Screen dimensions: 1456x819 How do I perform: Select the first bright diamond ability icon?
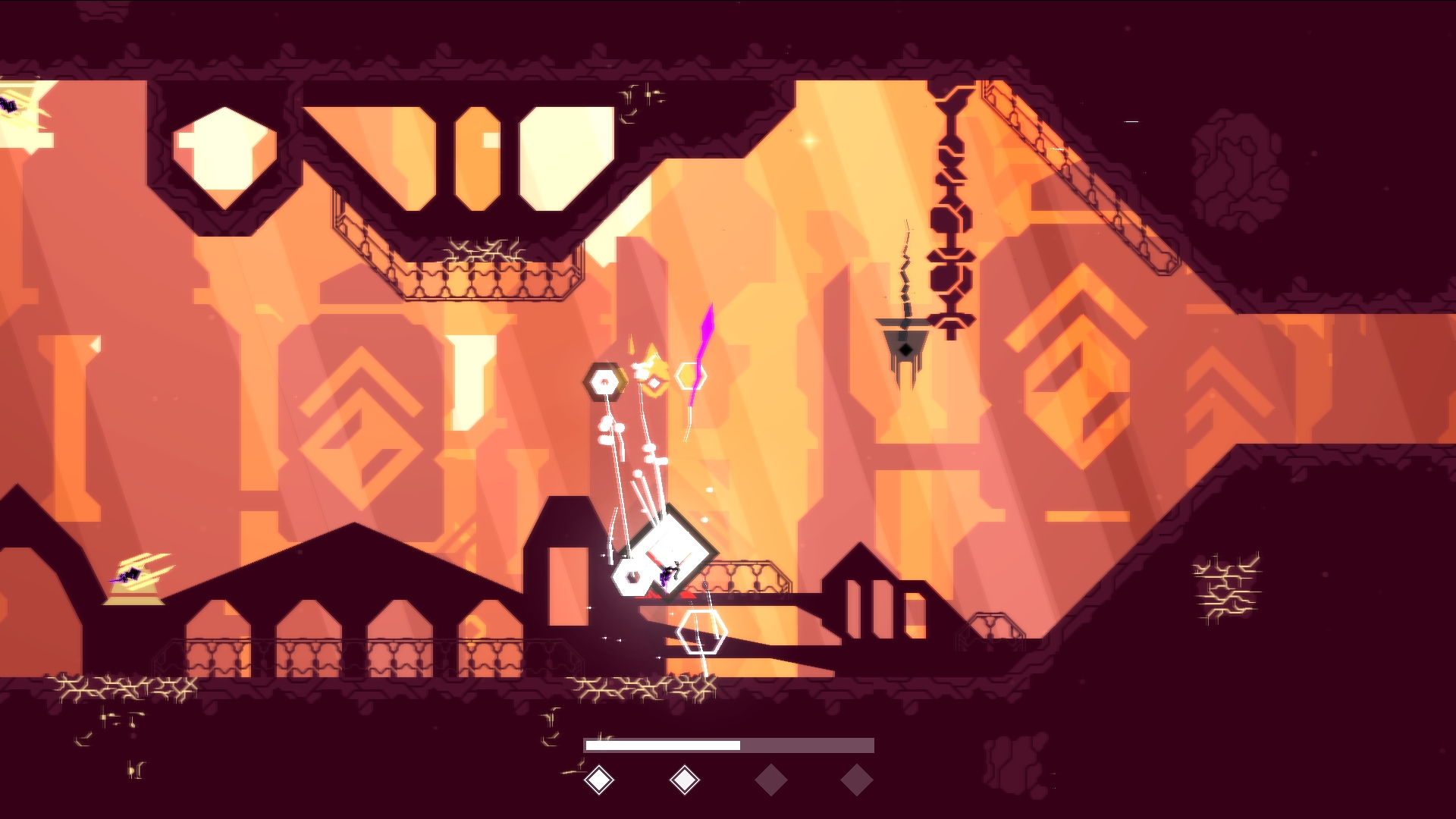(x=599, y=780)
